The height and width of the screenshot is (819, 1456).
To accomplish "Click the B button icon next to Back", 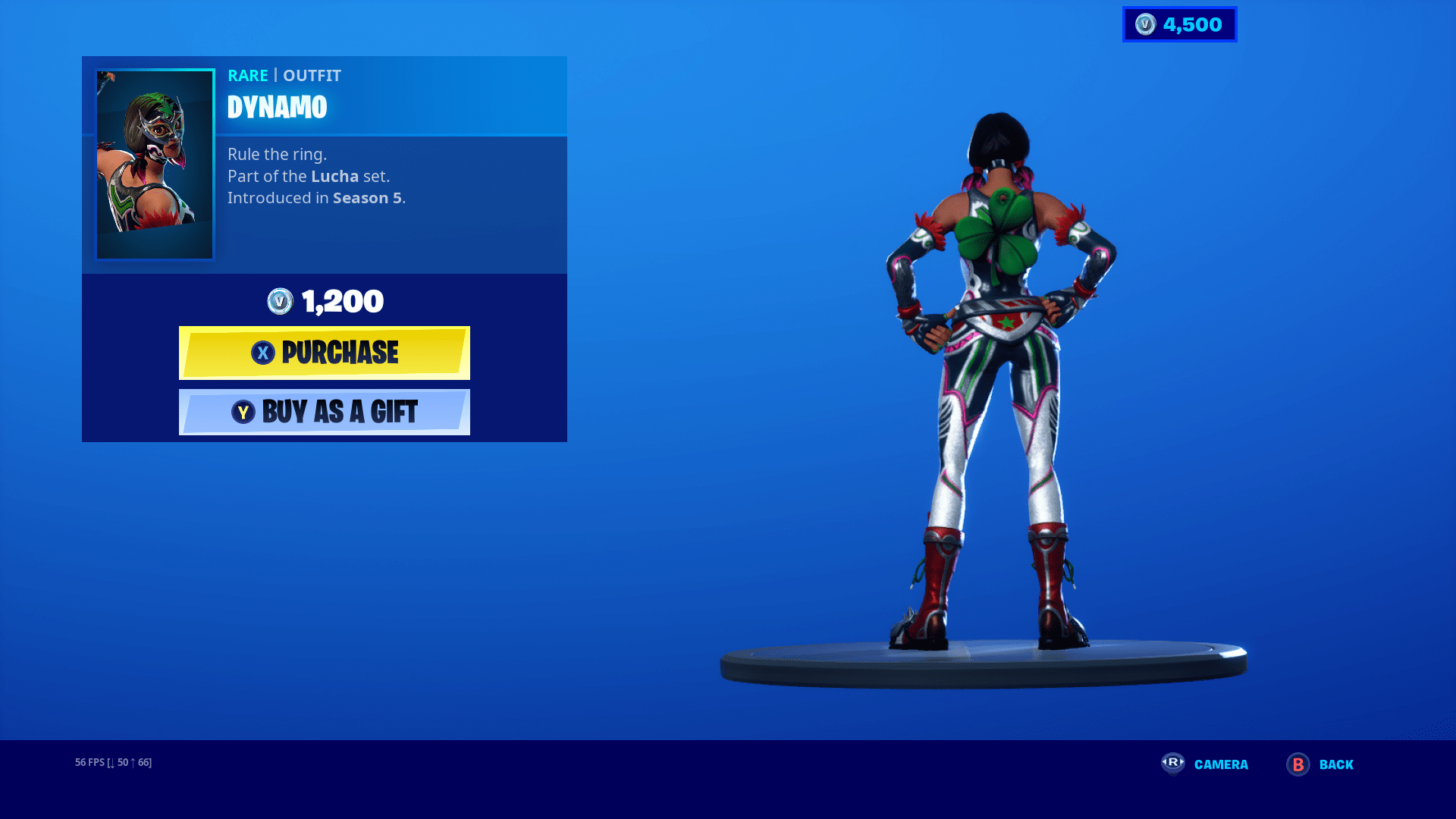I will point(1294,764).
